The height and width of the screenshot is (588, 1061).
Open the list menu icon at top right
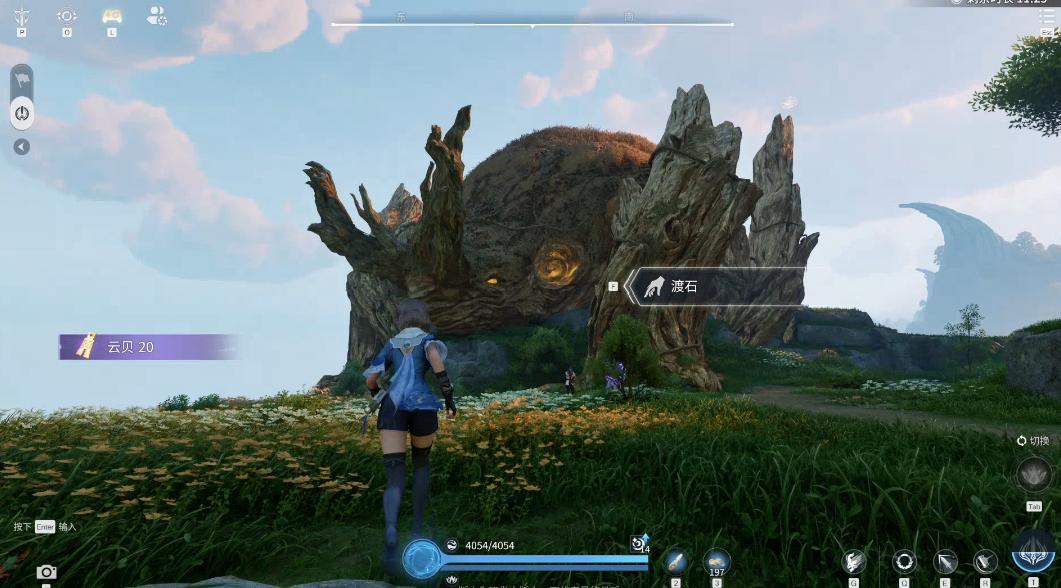point(1046,17)
